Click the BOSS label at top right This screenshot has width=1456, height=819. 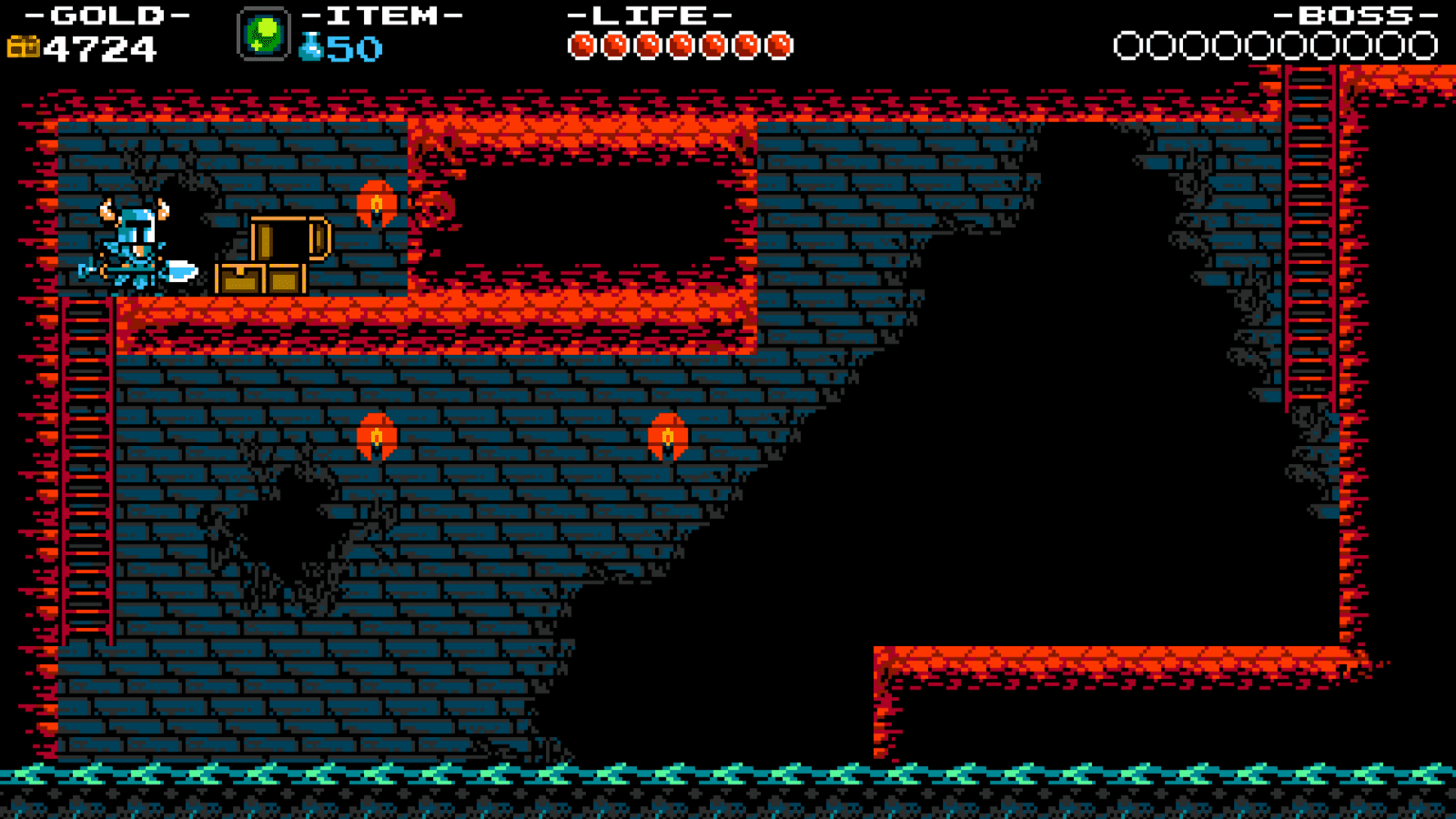point(1354,15)
